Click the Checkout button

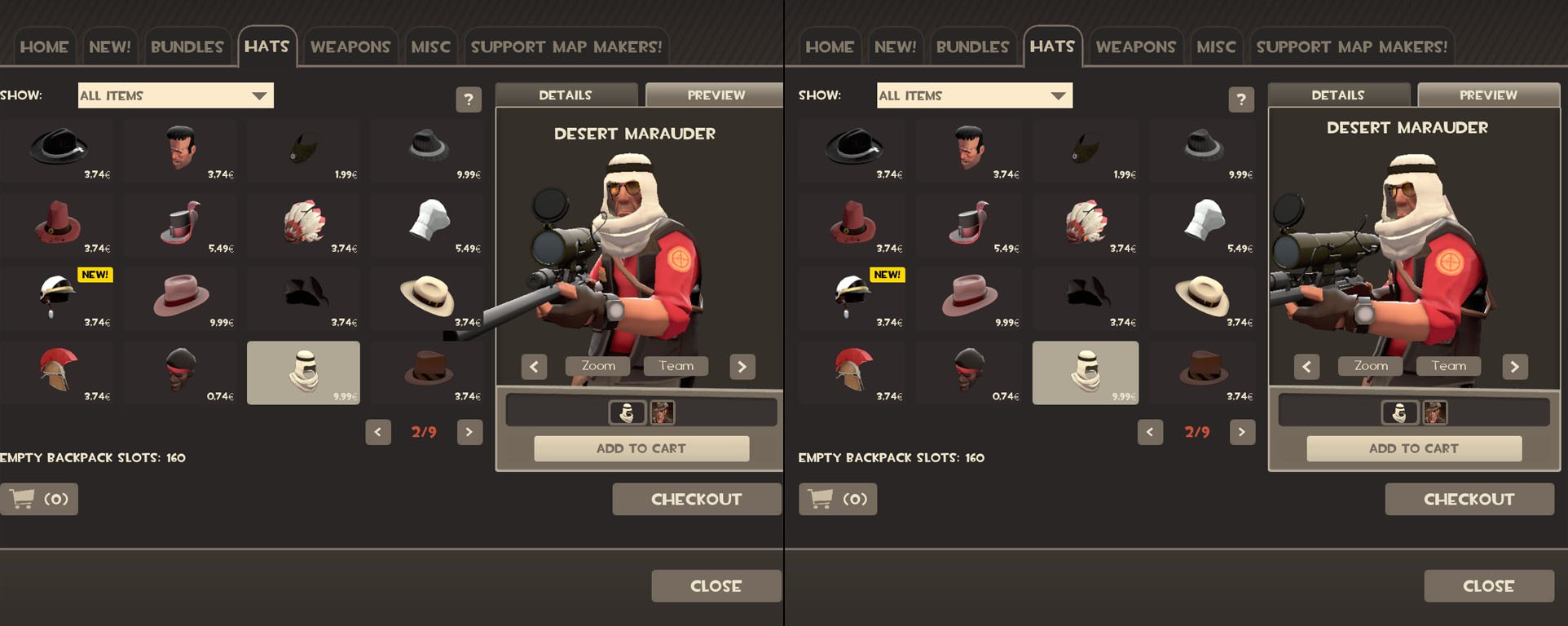(x=696, y=498)
